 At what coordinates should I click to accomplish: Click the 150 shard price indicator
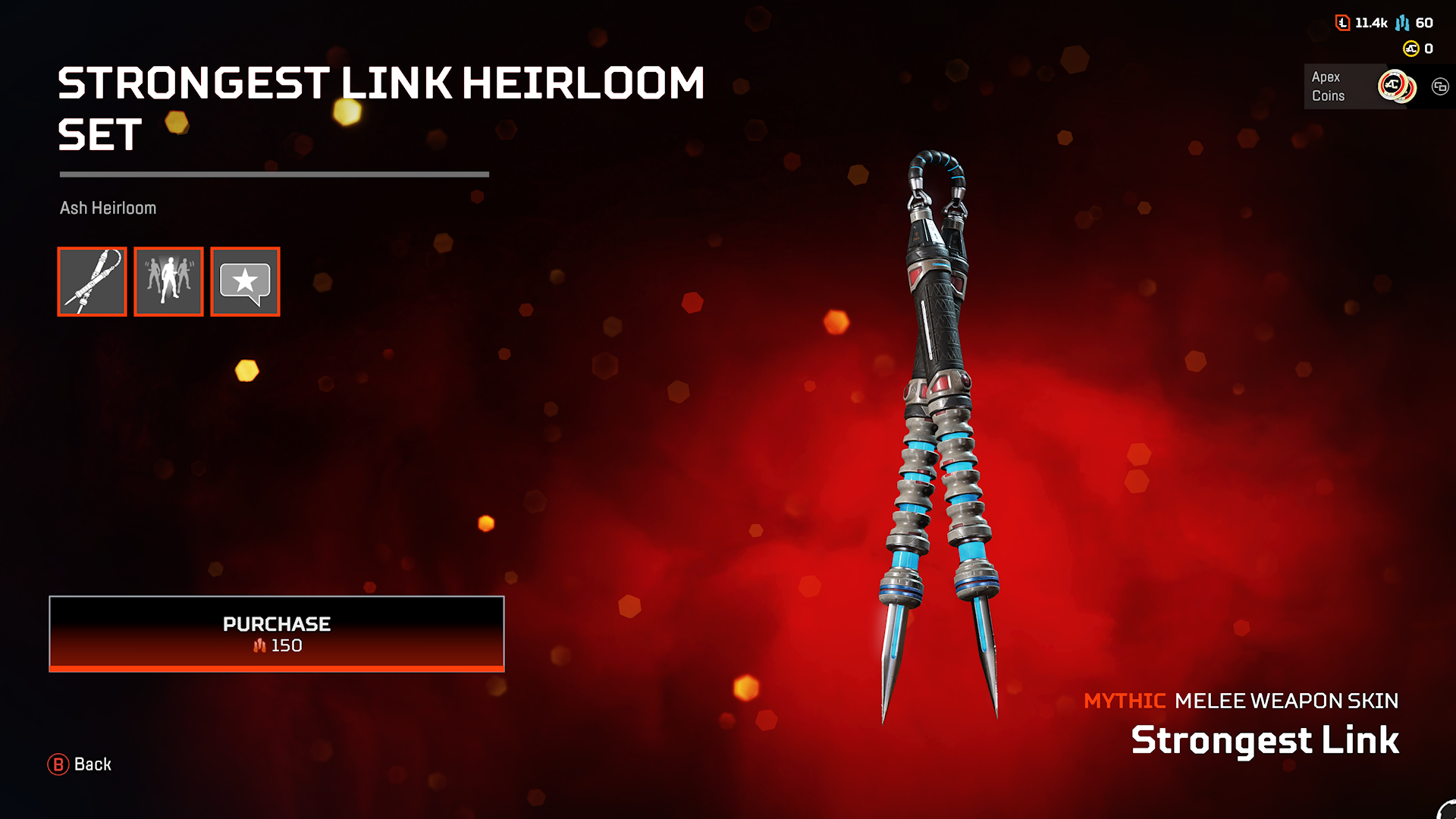click(277, 645)
